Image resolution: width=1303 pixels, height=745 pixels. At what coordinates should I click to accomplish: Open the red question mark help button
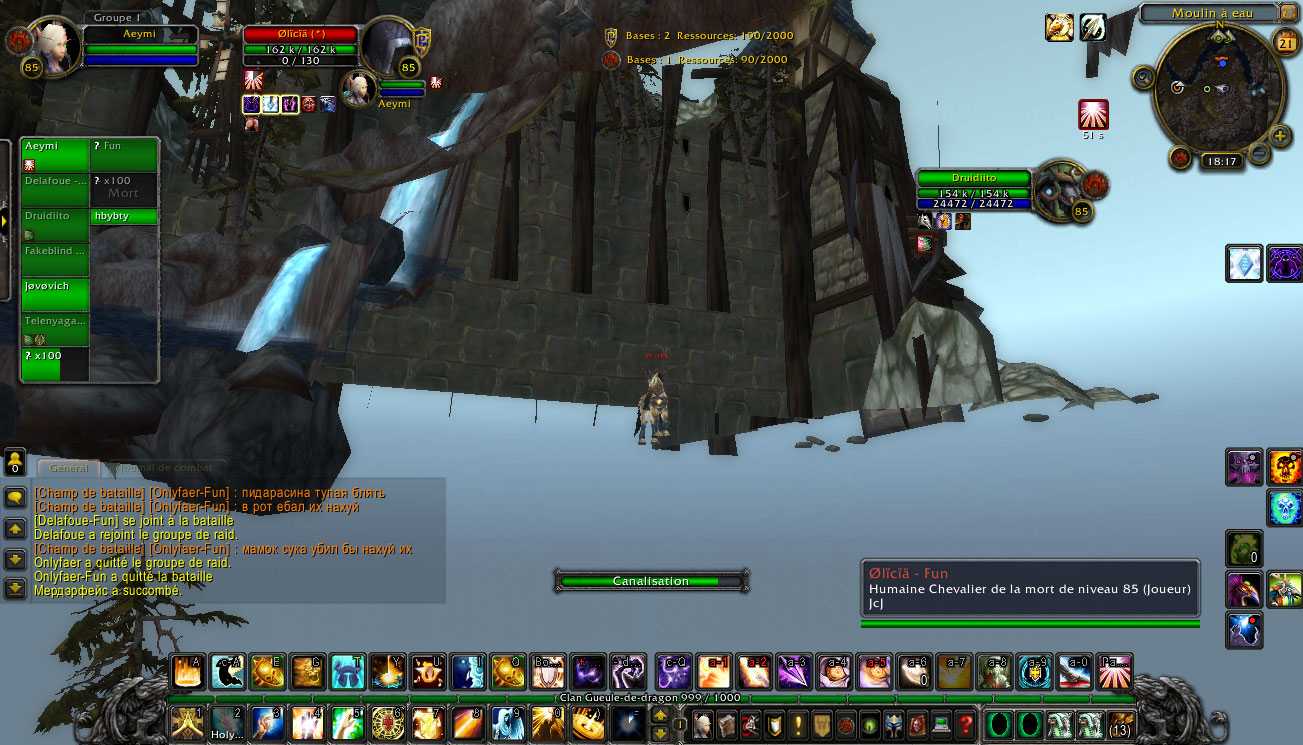coord(964,723)
